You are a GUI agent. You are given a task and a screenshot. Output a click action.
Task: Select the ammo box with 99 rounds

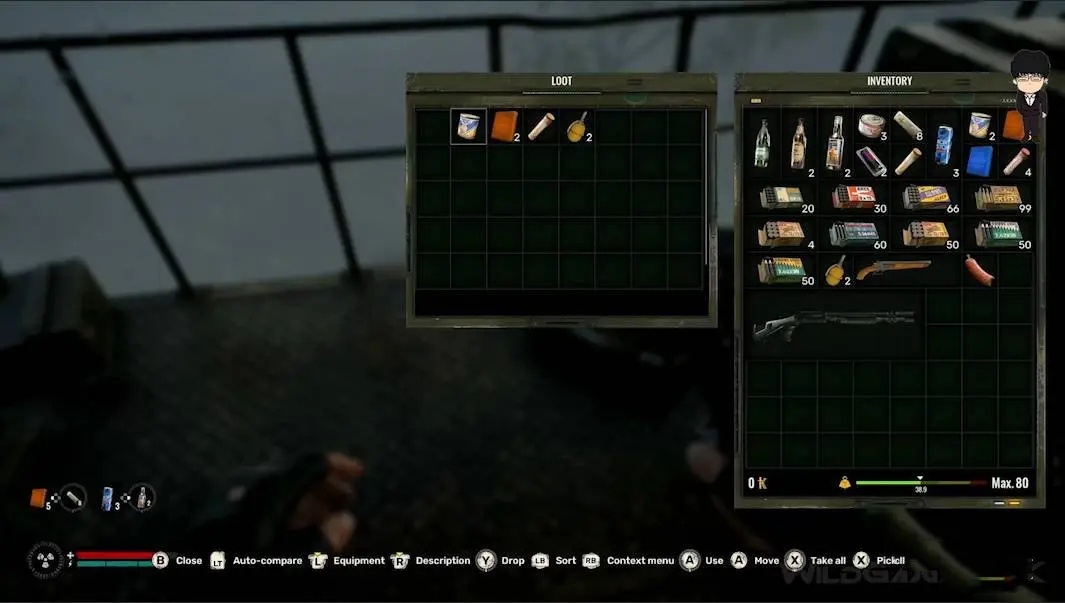pos(998,198)
